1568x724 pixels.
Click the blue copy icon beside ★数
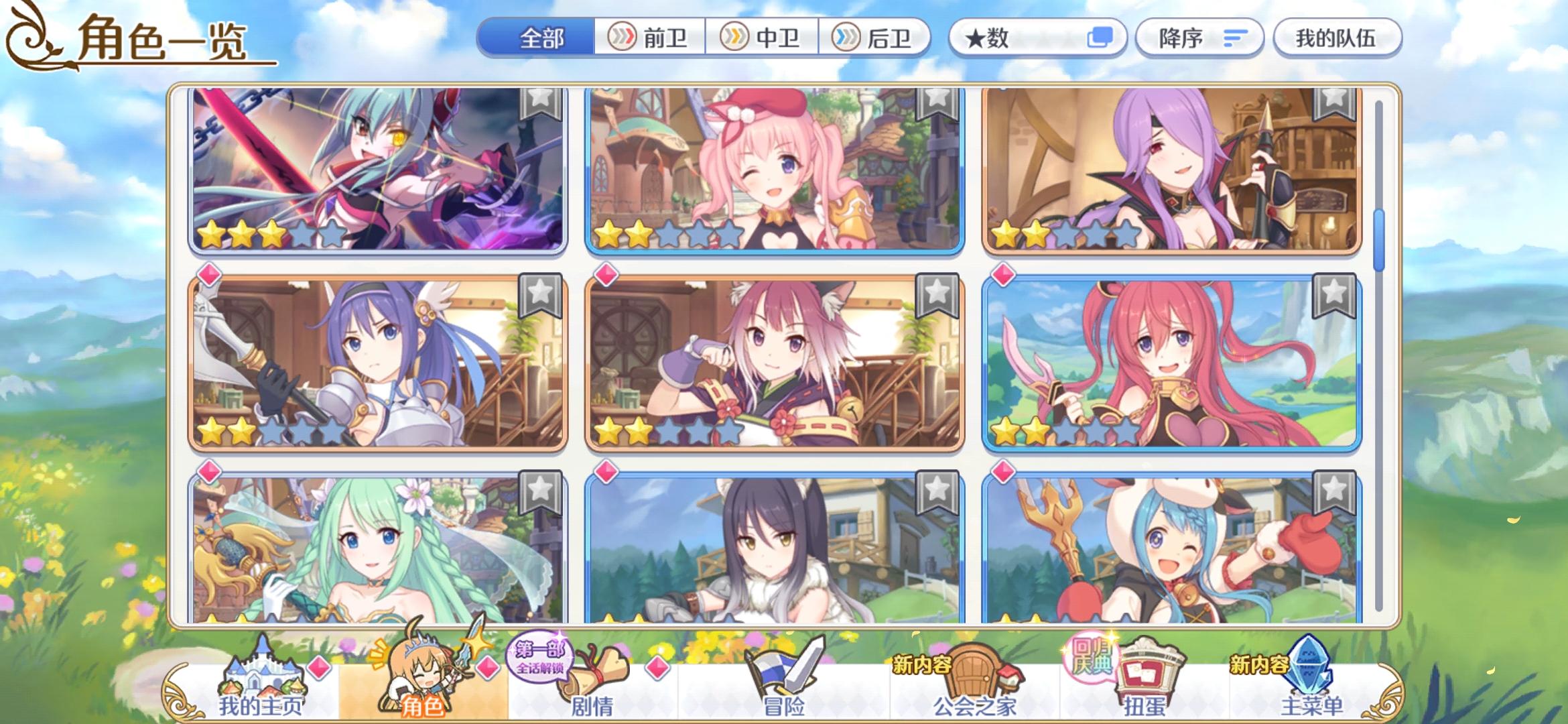click(x=1102, y=38)
